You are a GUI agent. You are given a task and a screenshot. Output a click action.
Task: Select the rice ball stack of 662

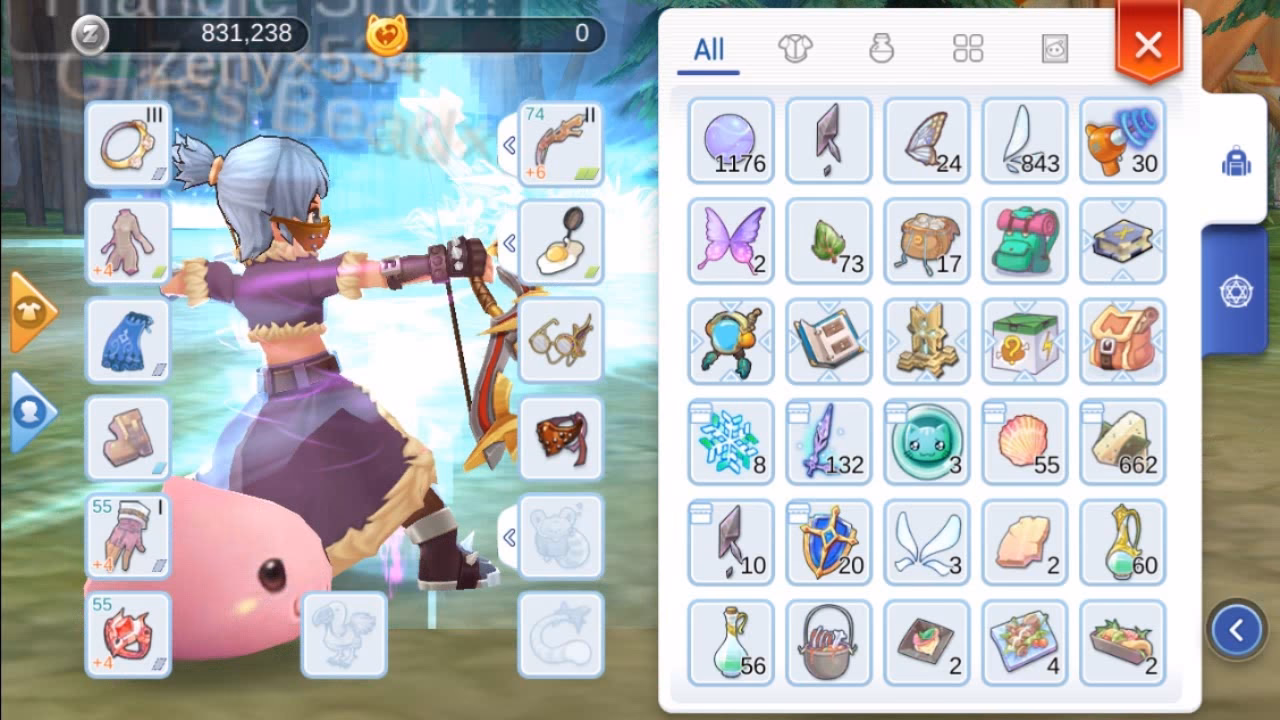(x=1122, y=442)
